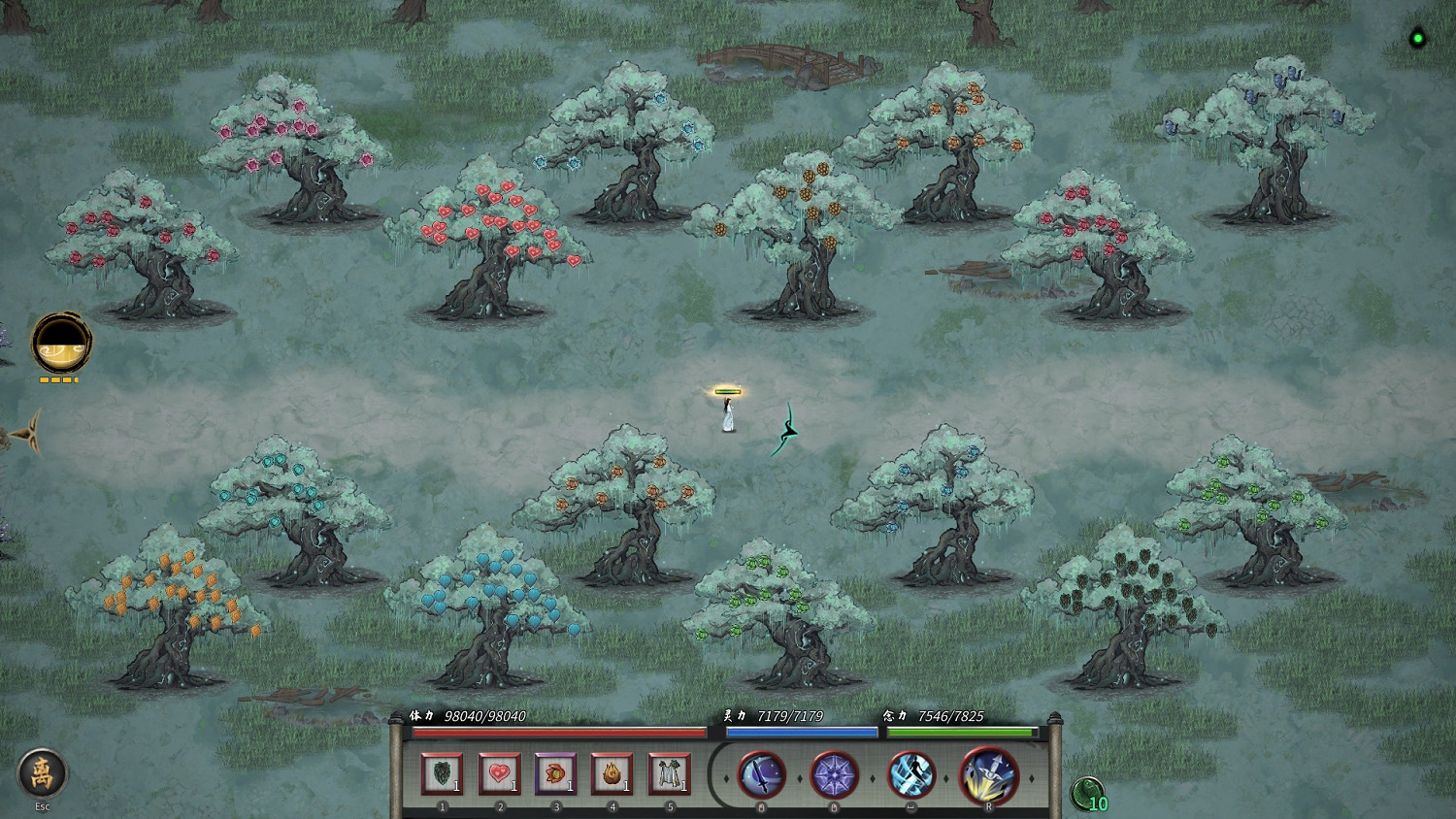Use the flame item in slot 4

coord(611,773)
